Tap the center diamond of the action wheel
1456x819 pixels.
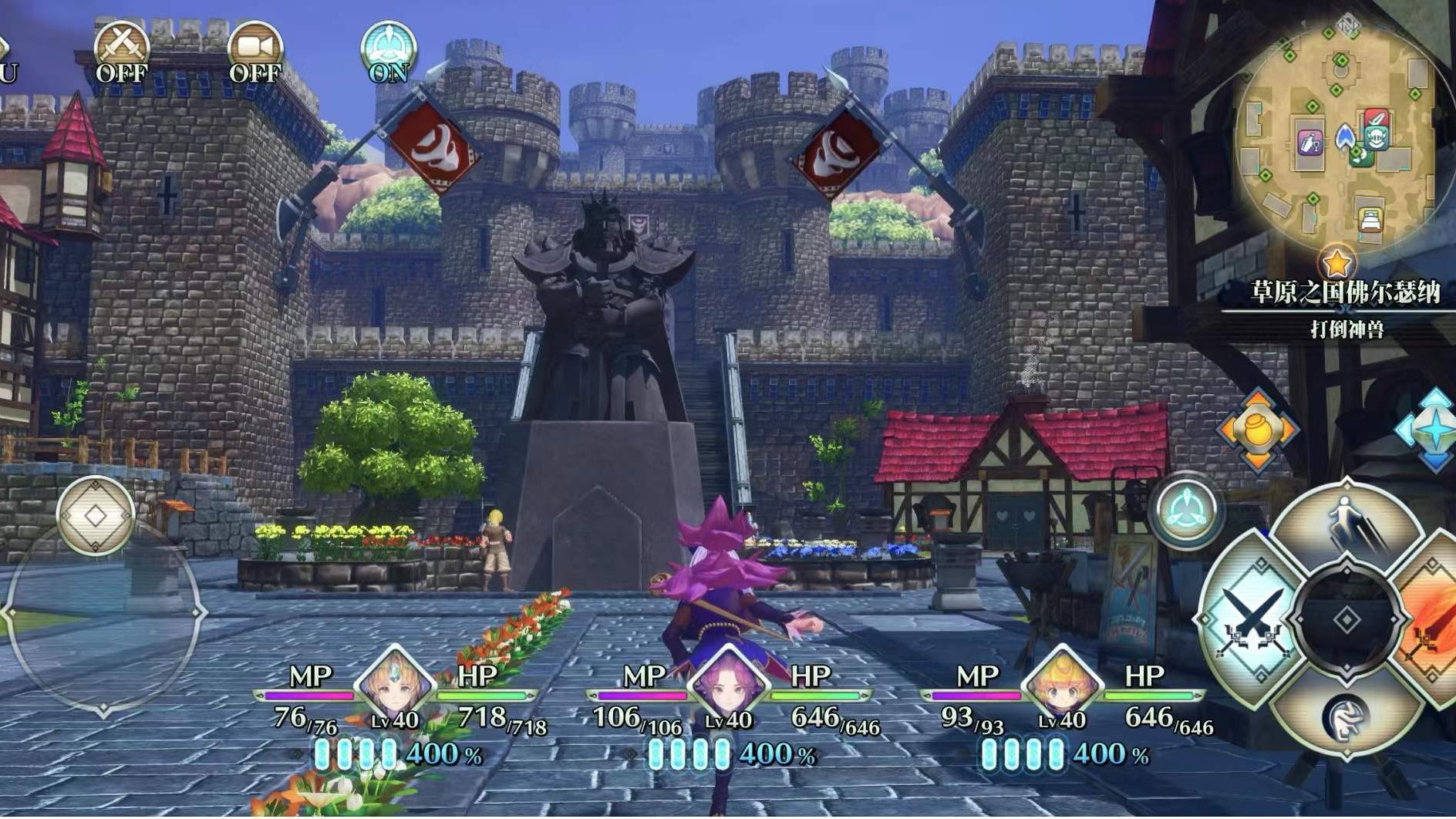[x=1346, y=619]
